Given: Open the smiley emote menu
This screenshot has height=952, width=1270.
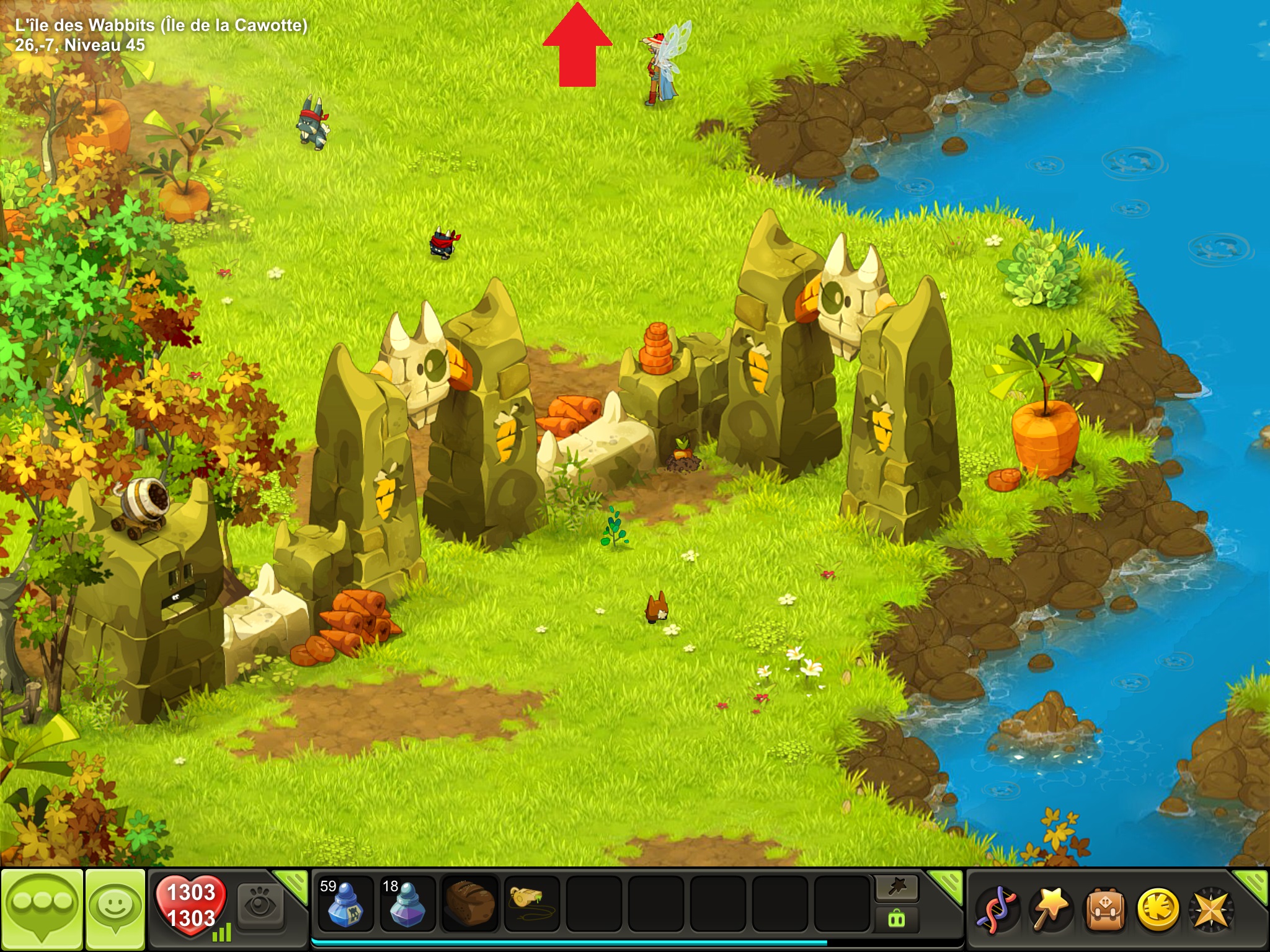Looking at the screenshot, I should (115, 909).
